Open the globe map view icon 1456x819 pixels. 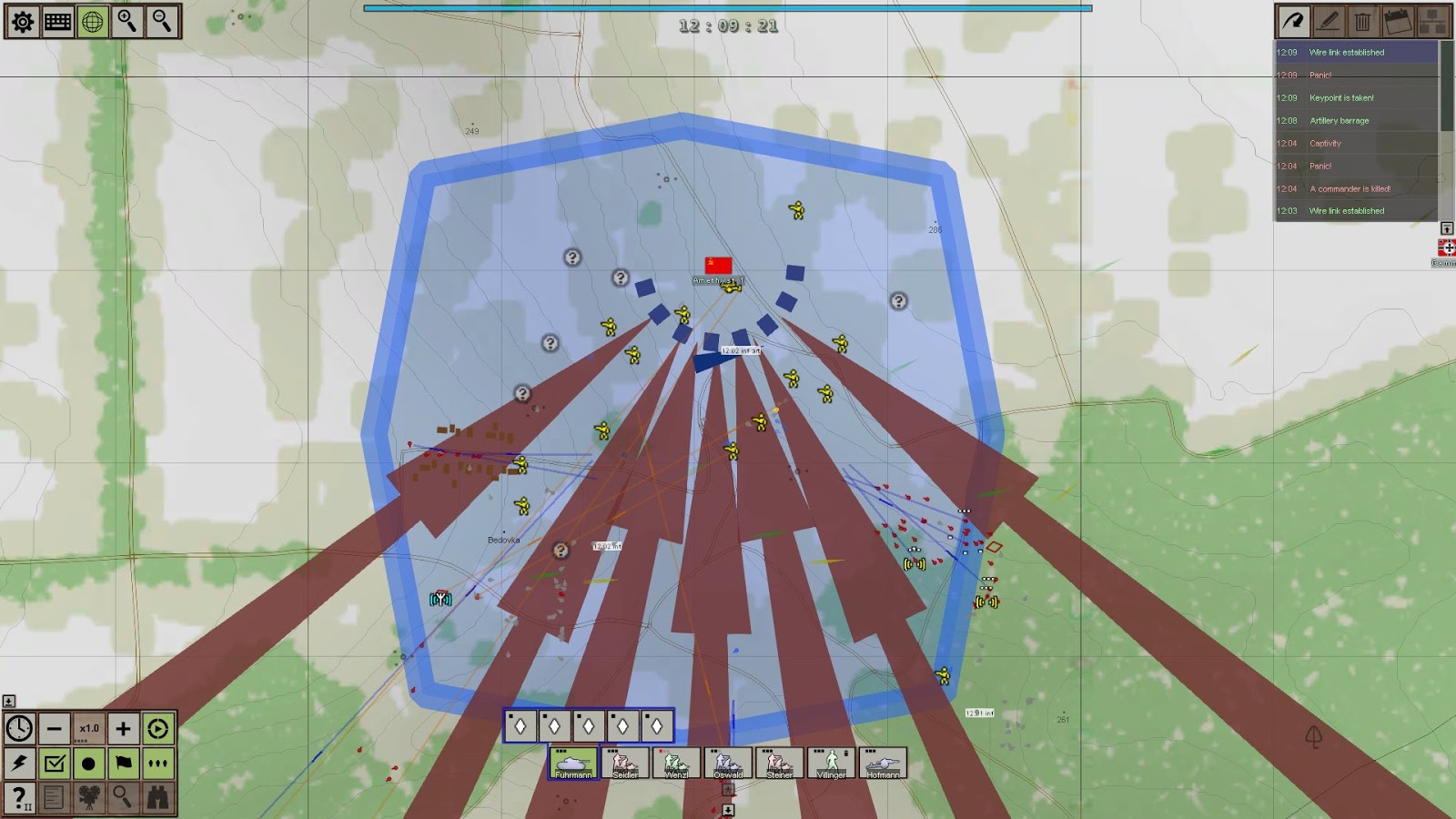click(91, 21)
